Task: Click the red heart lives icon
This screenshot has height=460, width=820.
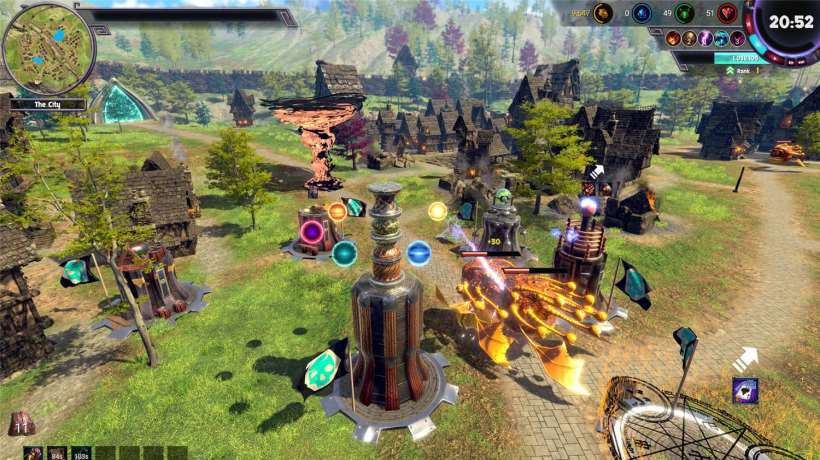Action: tap(727, 13)
